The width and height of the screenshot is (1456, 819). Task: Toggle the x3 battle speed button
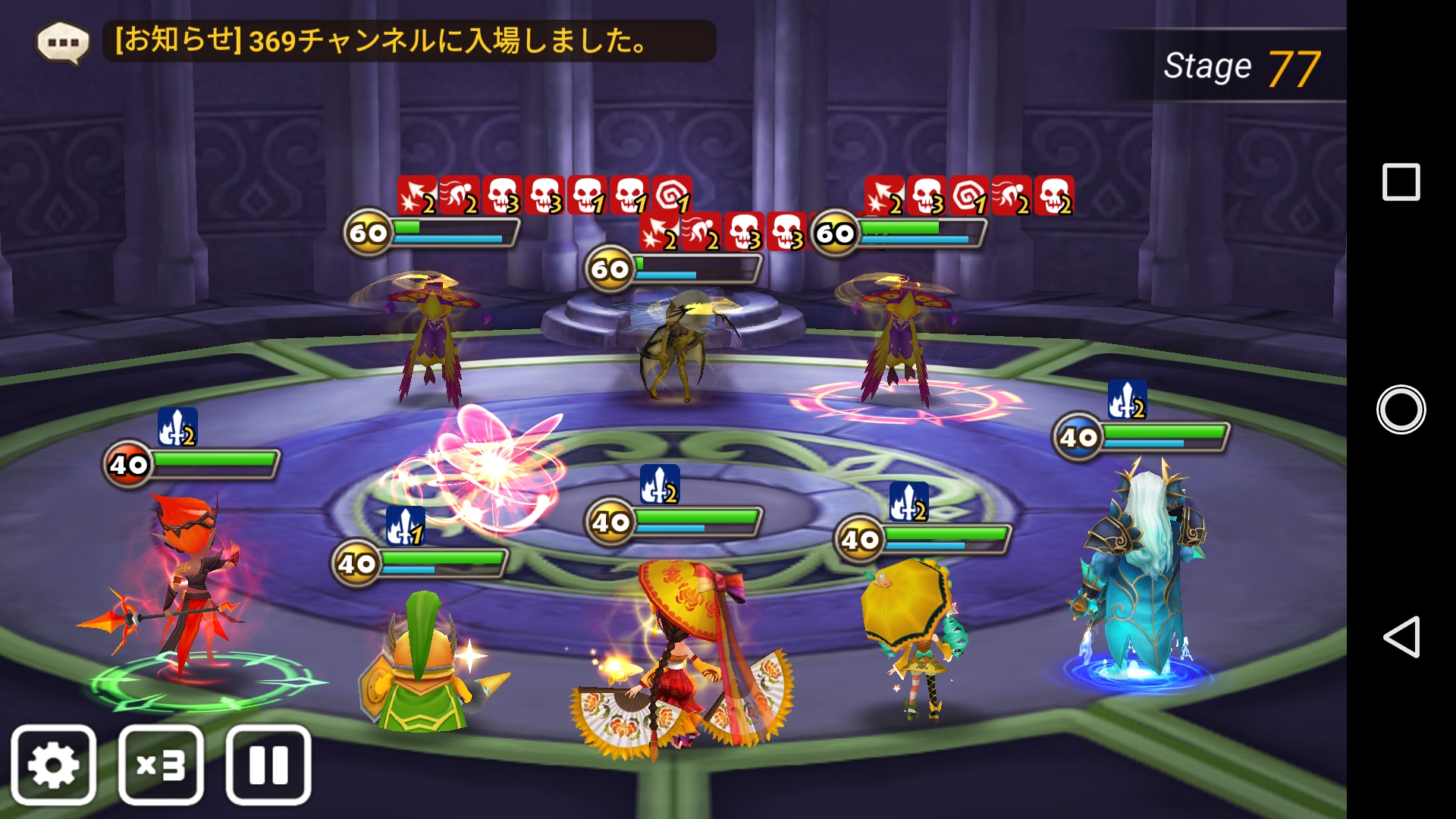tap(161, 764)
